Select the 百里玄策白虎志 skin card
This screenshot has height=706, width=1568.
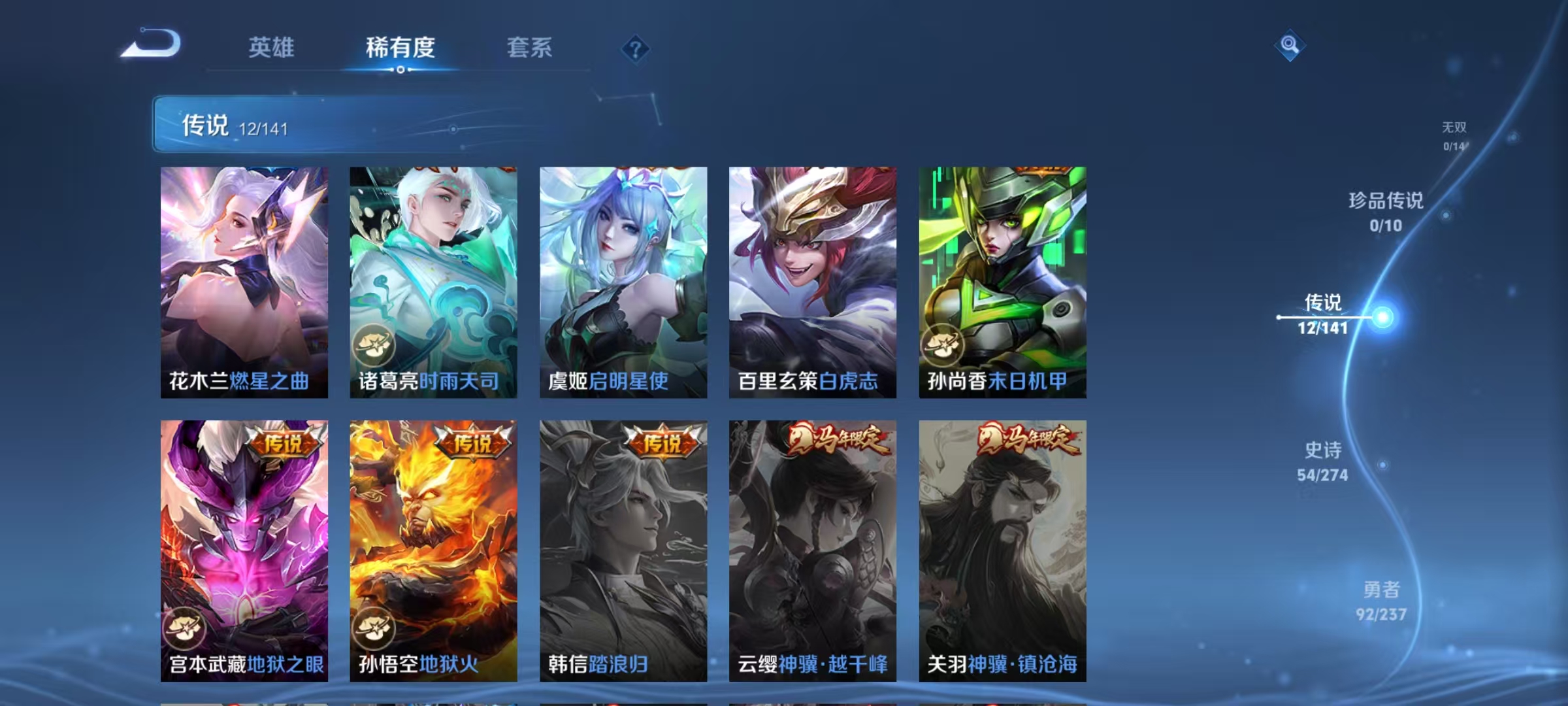coord(813,281)
